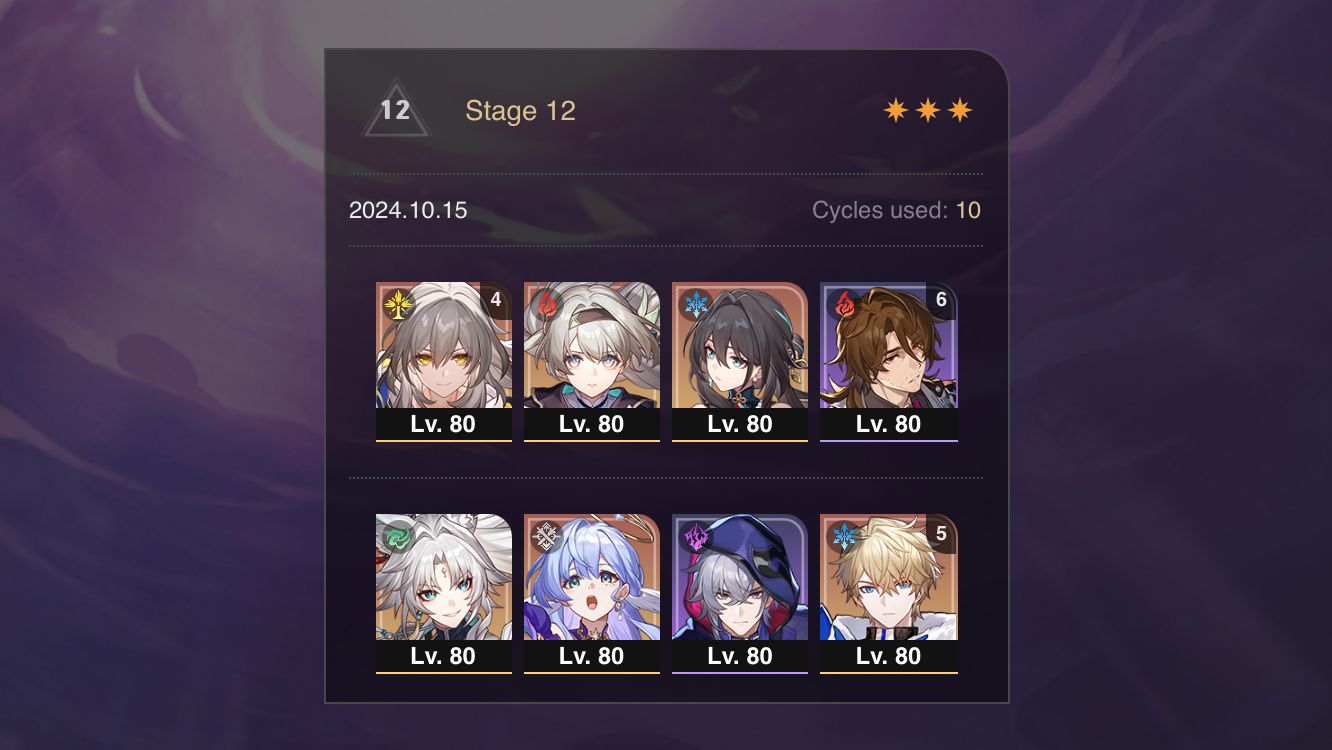Click the Cycles used value of 10
1332x750 pixels.
(969, 210)
